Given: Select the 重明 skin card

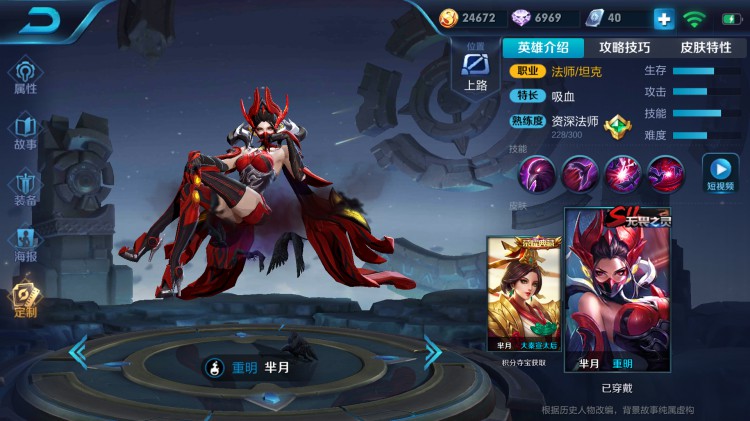Looking at the screenshot, I should [608, 291].
